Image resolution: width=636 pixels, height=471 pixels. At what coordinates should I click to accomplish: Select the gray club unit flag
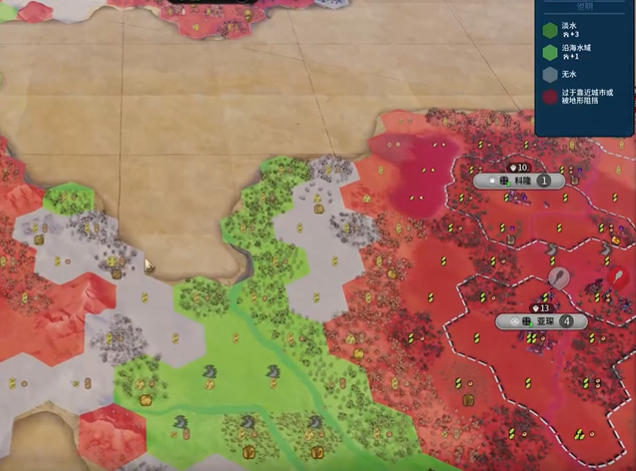(559, 278)
